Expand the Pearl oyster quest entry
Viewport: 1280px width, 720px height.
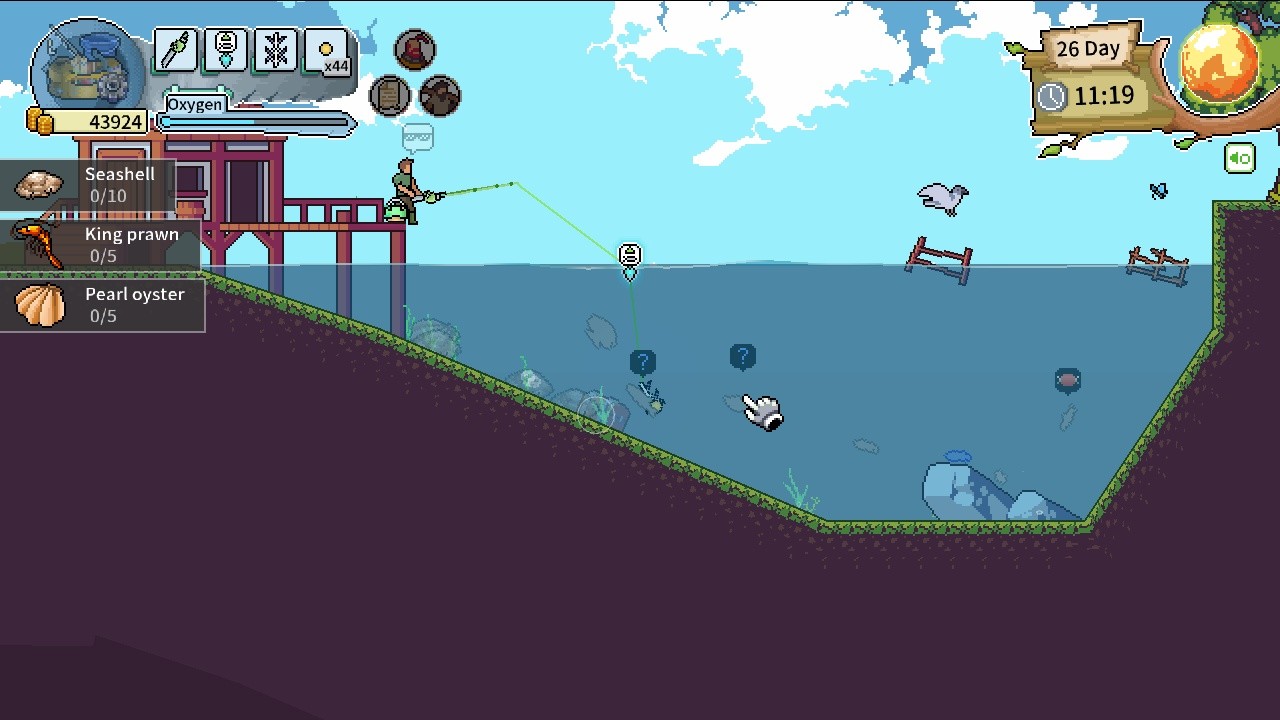[100, 305]
